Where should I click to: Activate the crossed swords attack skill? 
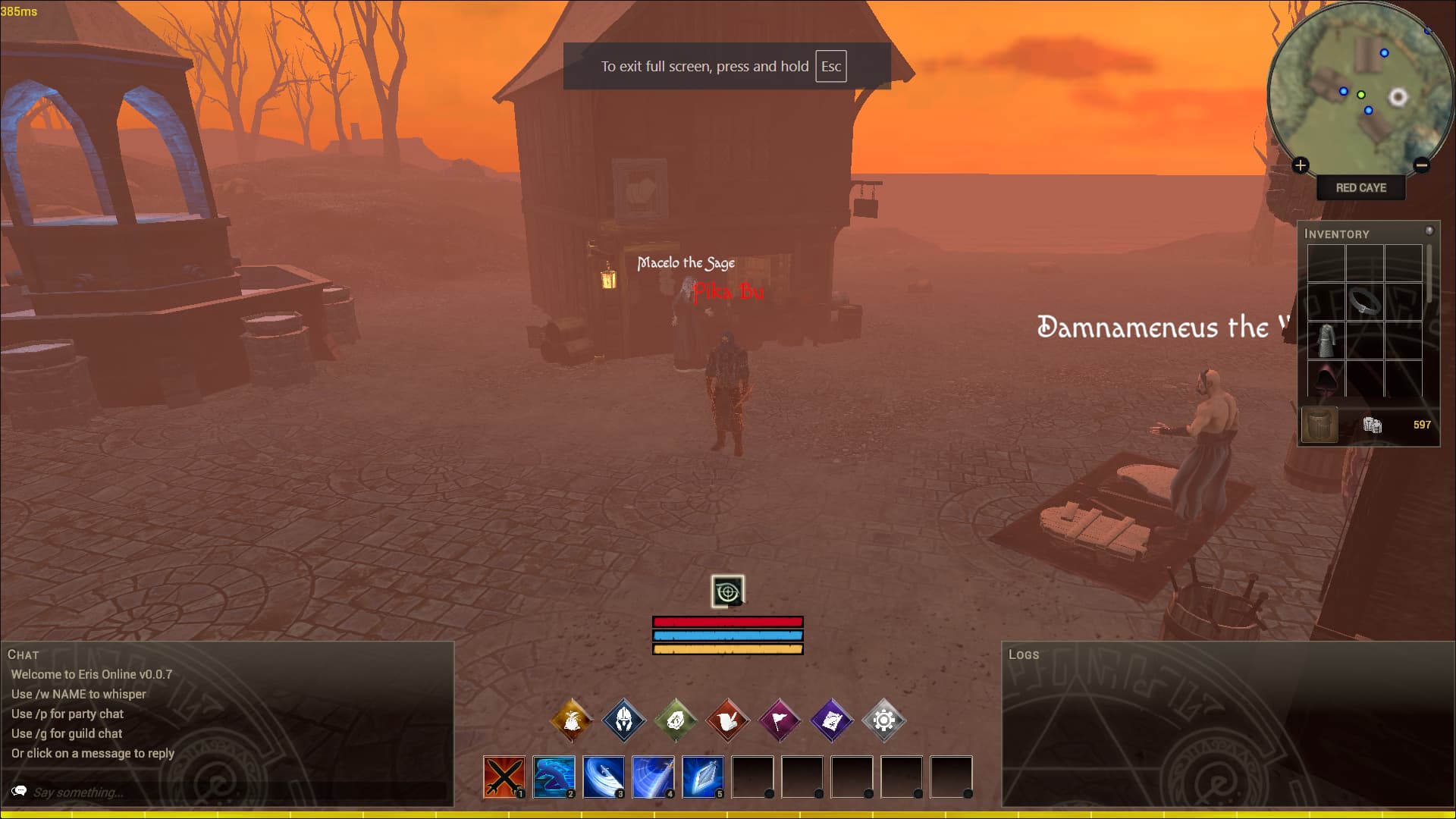pyautogui.click(x=504, y=777)
